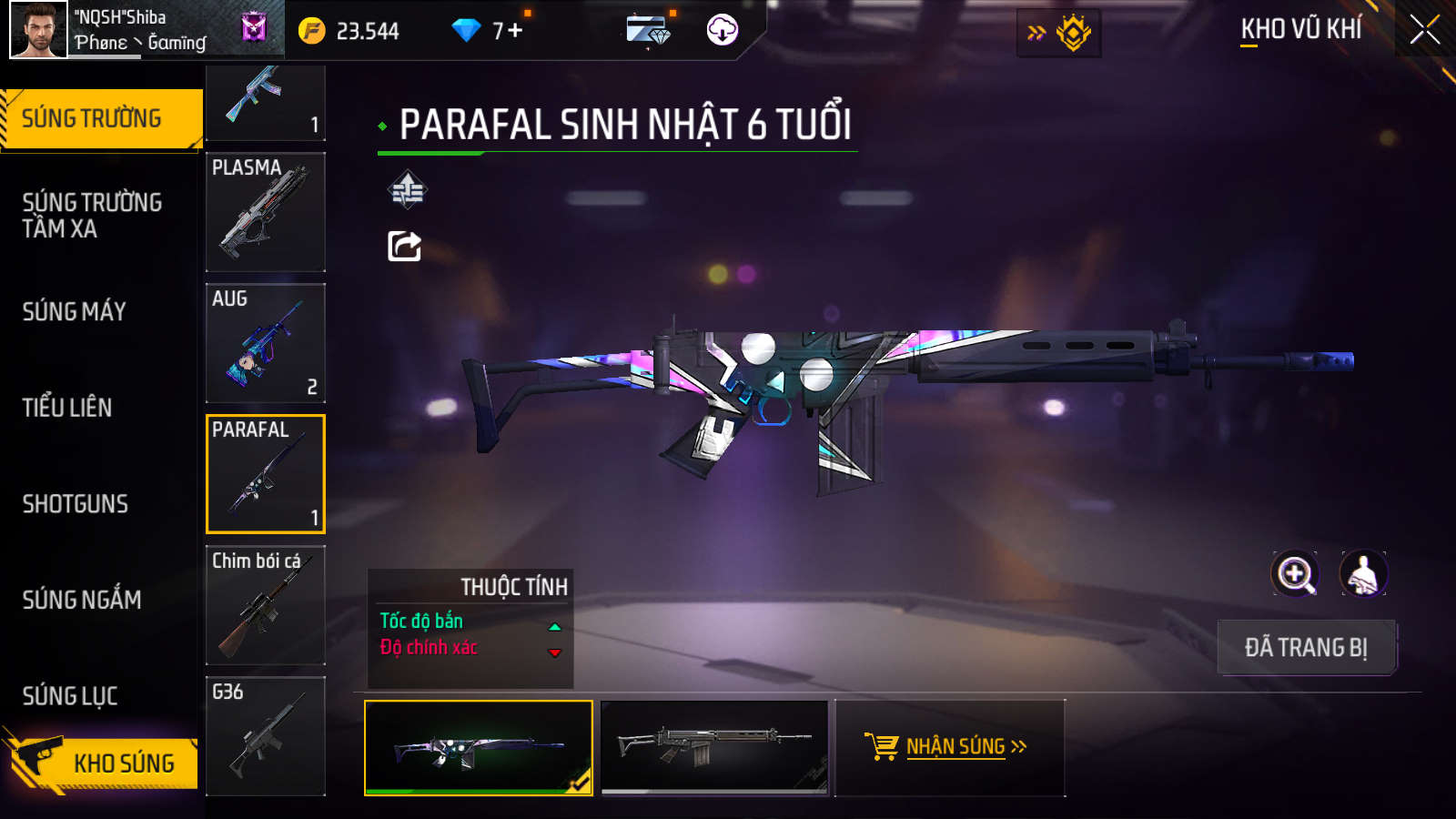The width and height of the screenshot is (1456, 819).
Task: Switch to the SHOTGUNS category
Action: 76,504
